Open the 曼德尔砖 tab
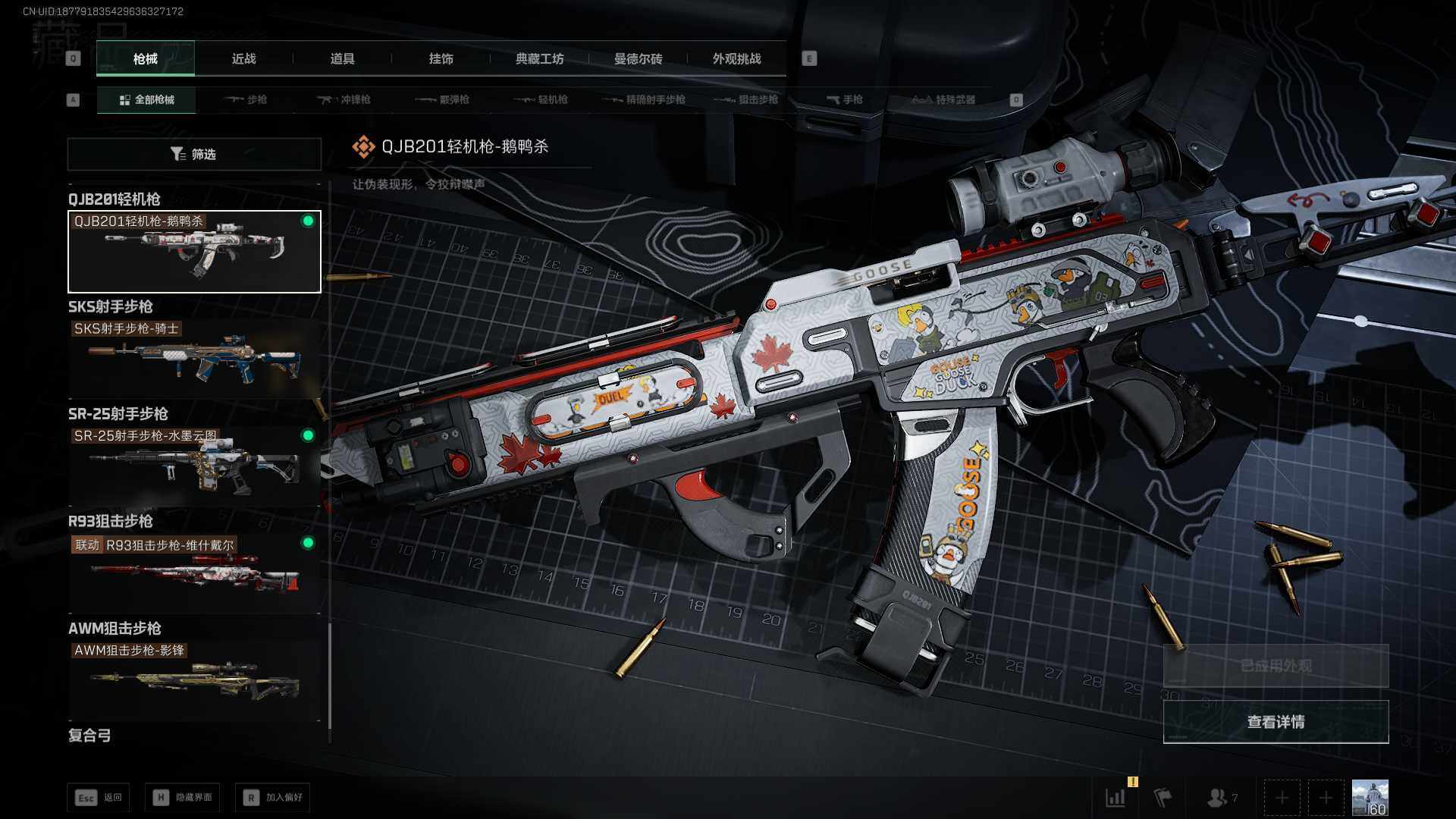This screenshot has width=1456, height=819. click(x=638, y=59)
